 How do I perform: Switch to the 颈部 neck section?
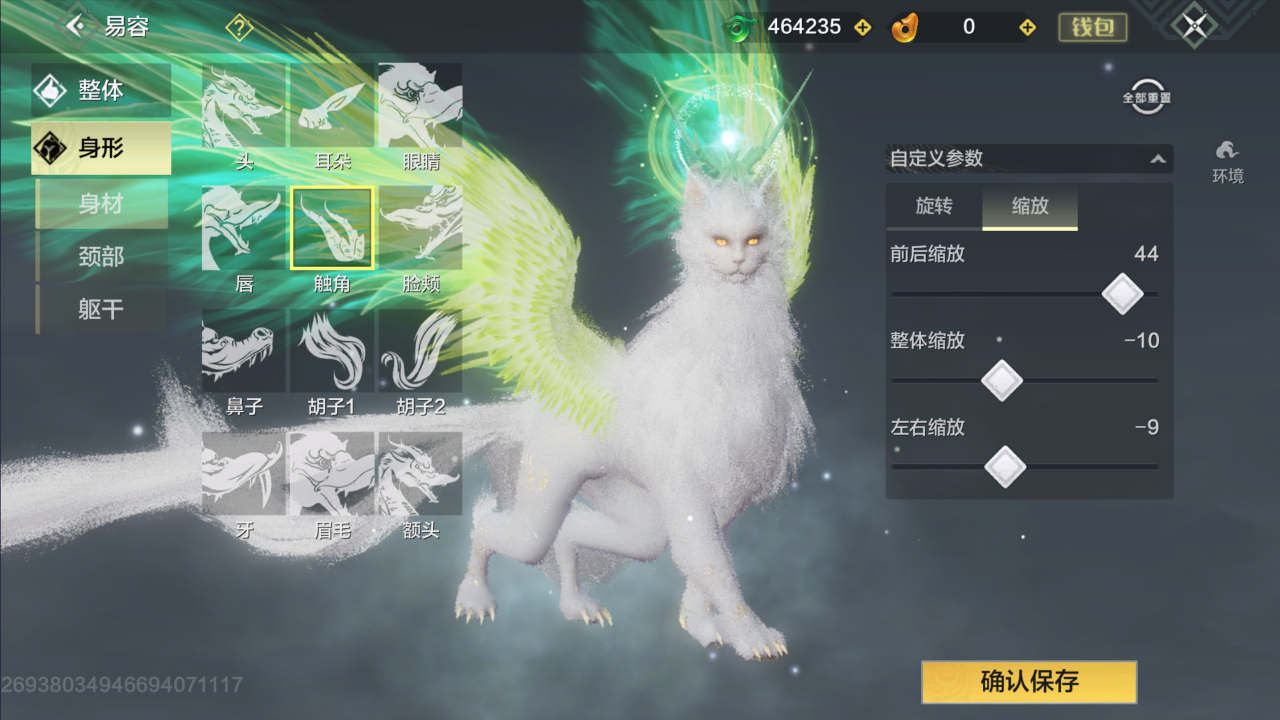point(101,257)
